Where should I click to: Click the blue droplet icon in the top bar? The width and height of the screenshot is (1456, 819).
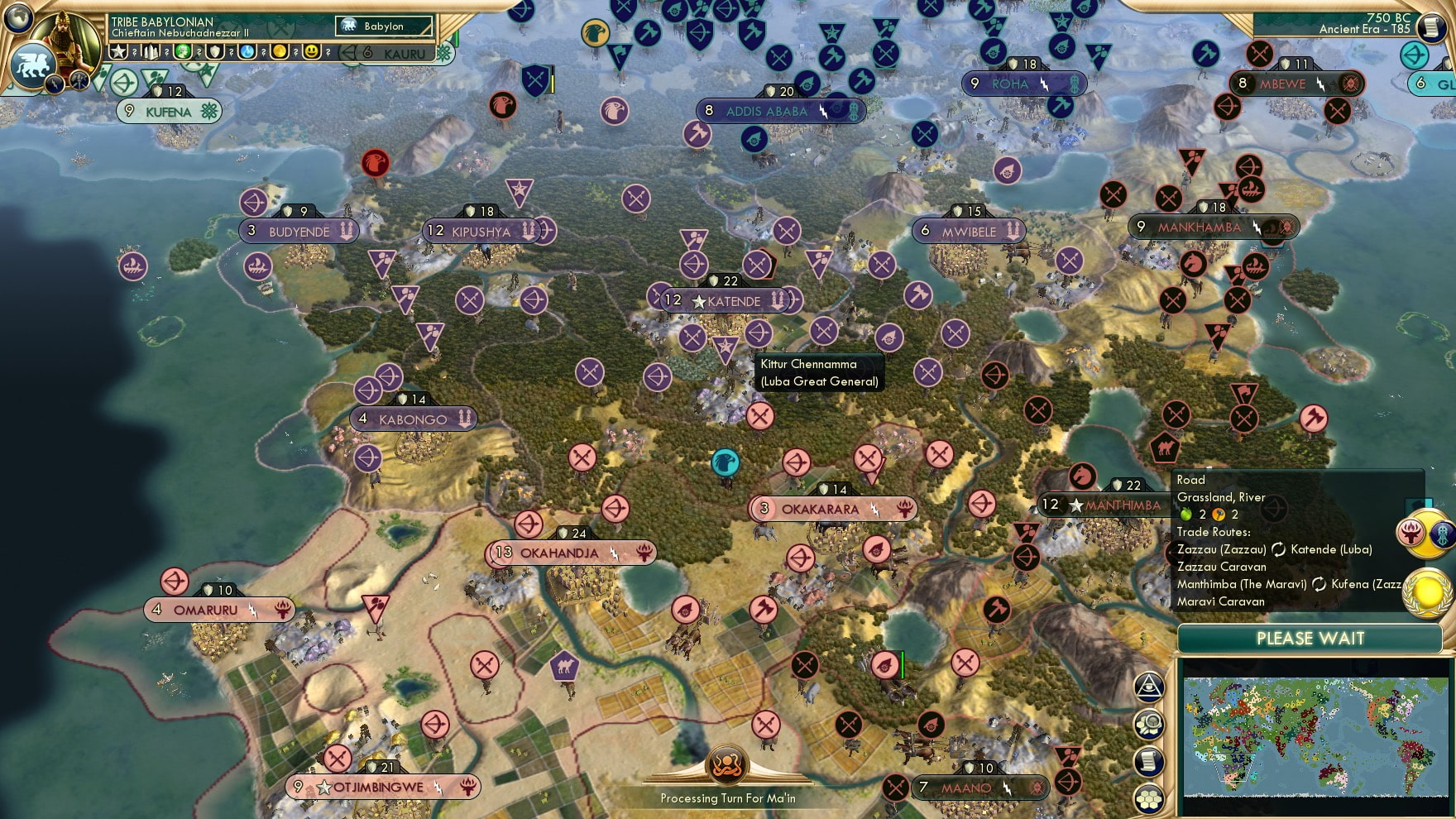point(249,52)
